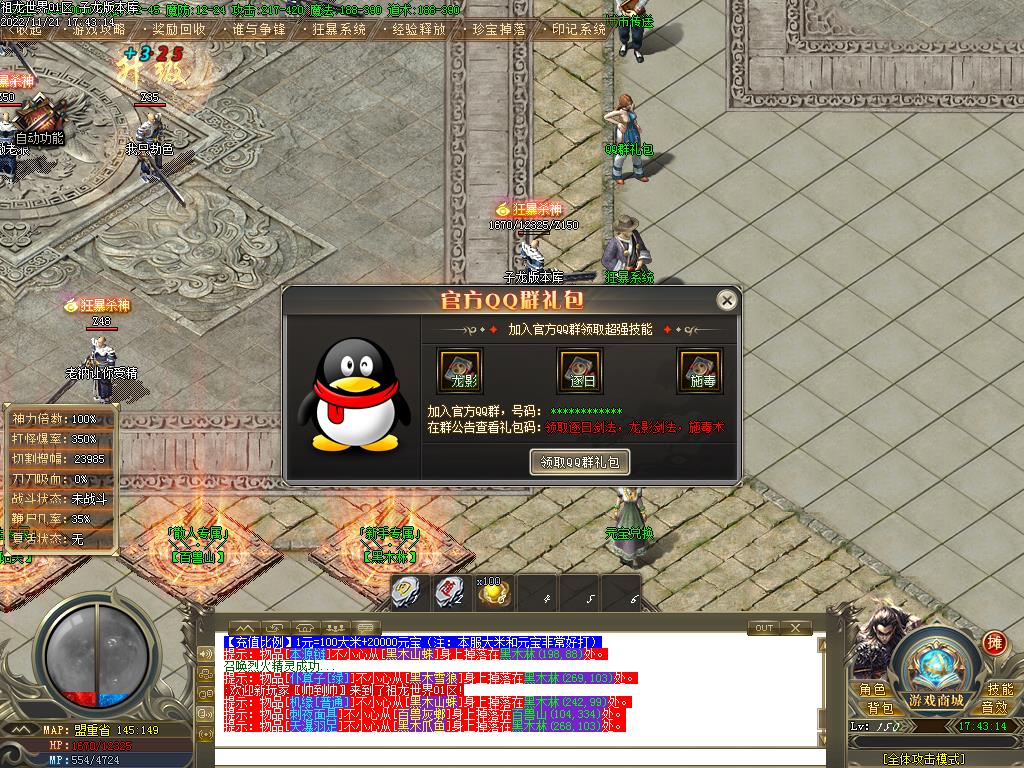The width and height of the screenshot is (1024, 768).
Task: Open the 技能 skills panel
Action: (x=1000, y=689)
